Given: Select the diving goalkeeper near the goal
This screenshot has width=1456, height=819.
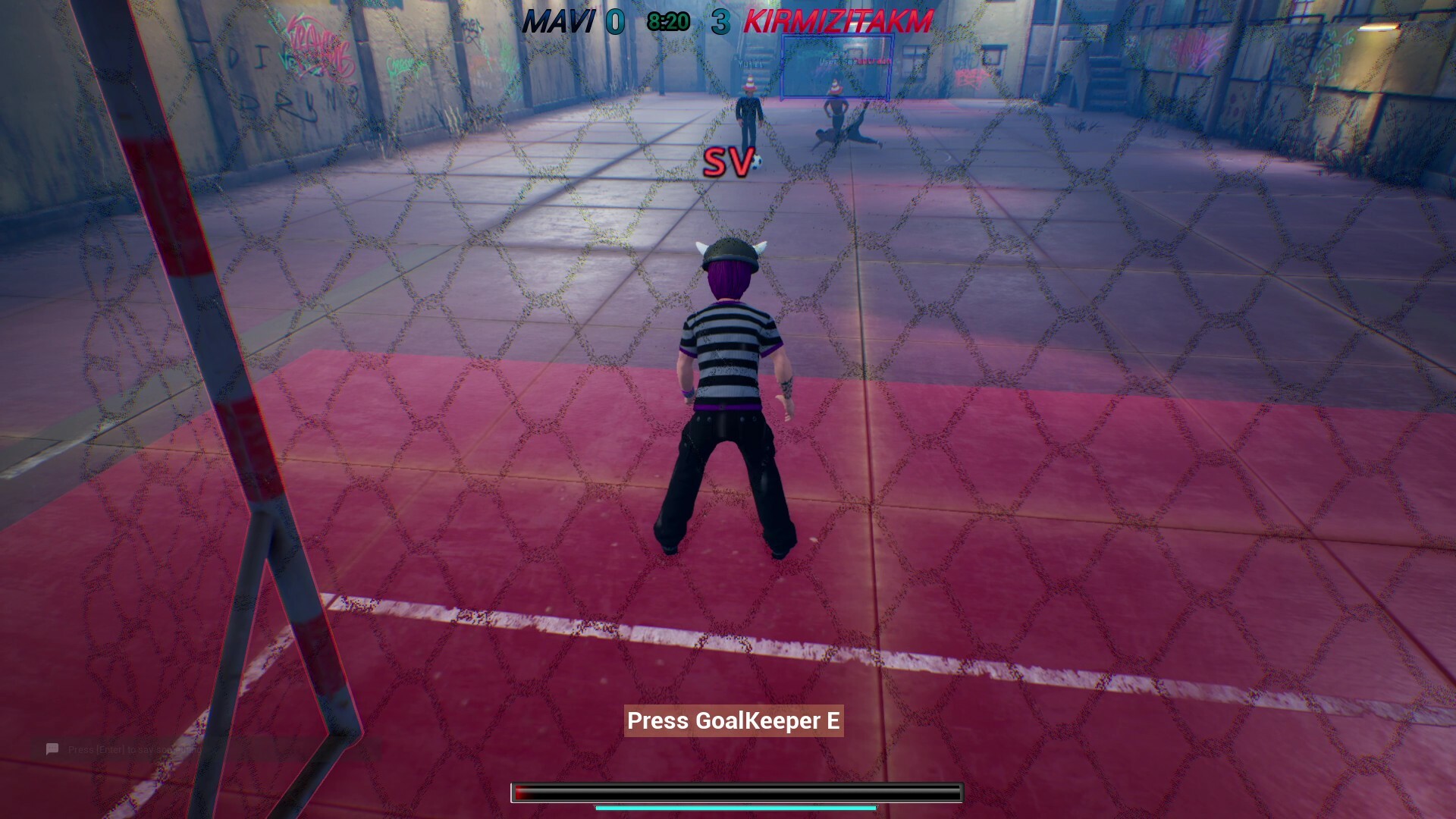Looking at the screenshot, I should [846, 137].
